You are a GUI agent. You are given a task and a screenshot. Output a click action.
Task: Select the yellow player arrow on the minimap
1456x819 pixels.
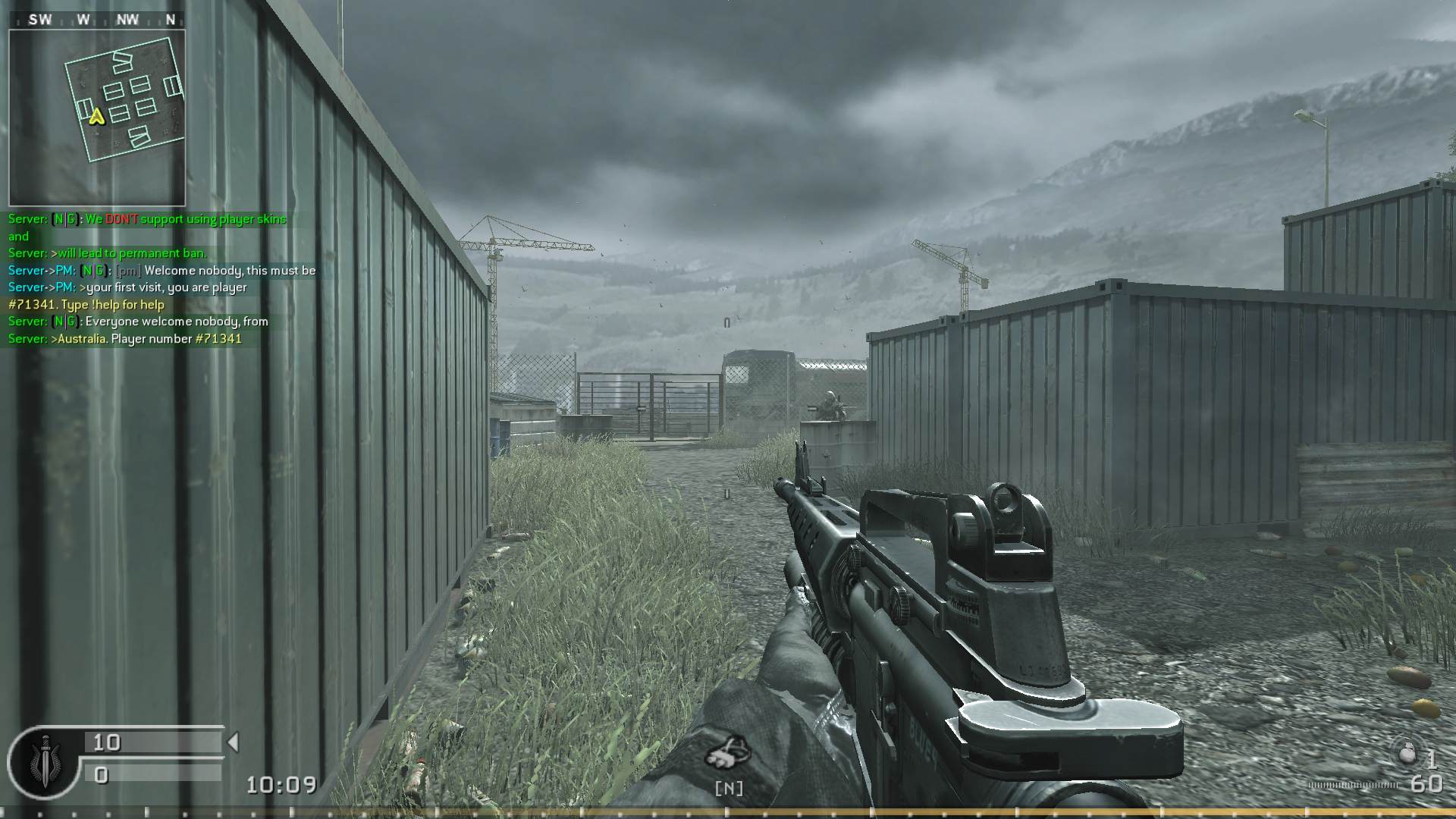[96, 117]
